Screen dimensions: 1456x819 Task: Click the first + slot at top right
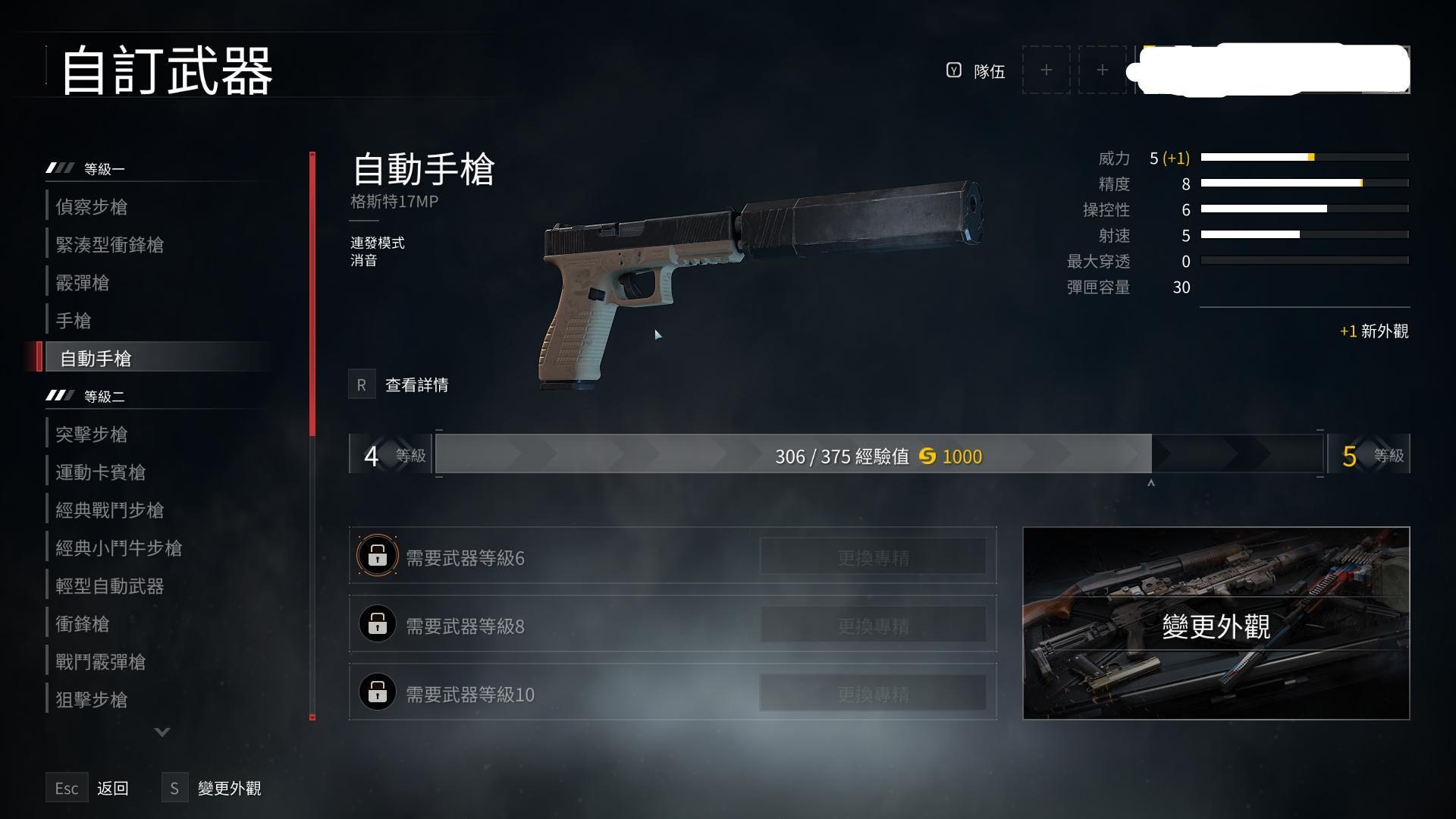[1046, 70]
